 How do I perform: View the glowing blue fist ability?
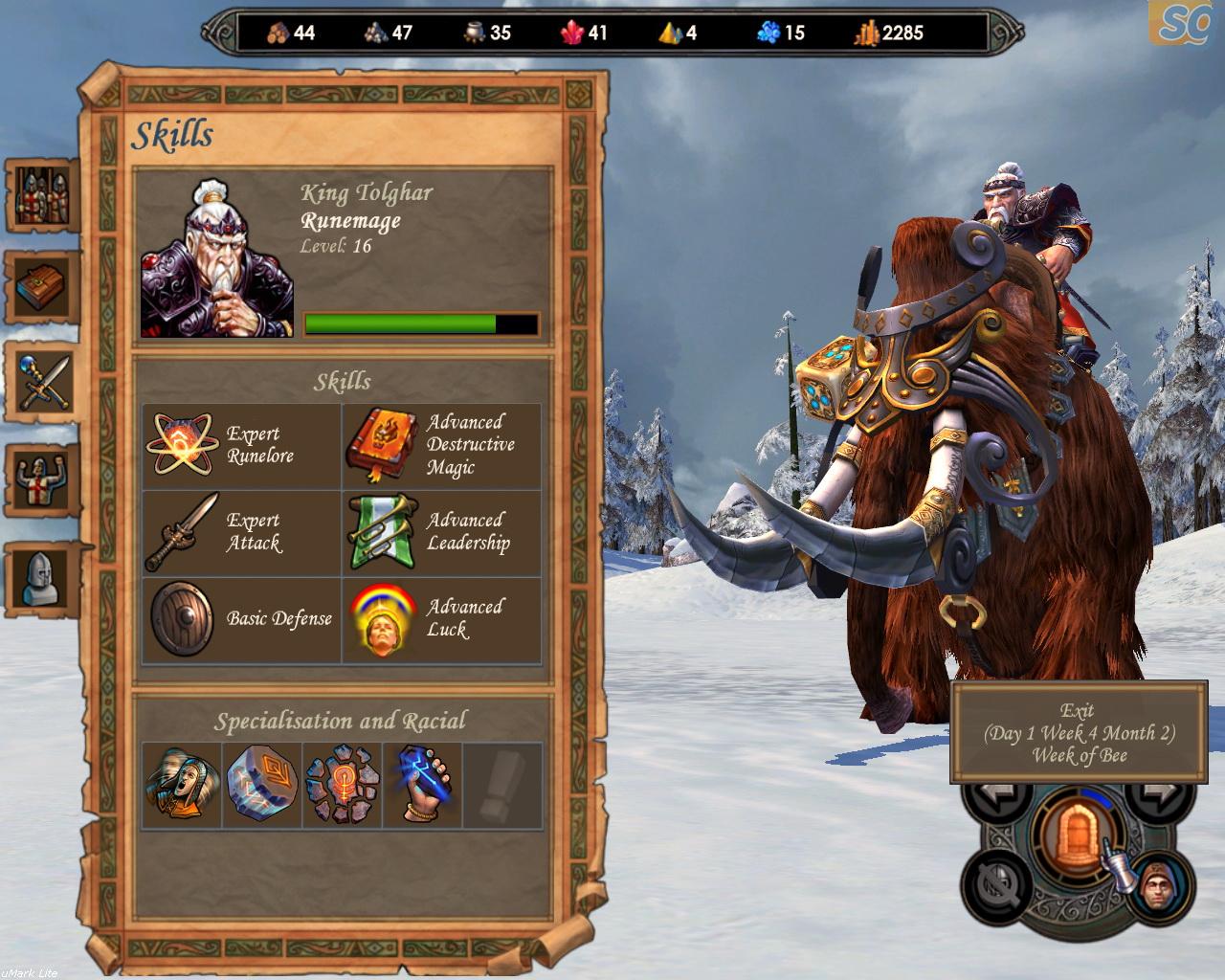point(422,786)
